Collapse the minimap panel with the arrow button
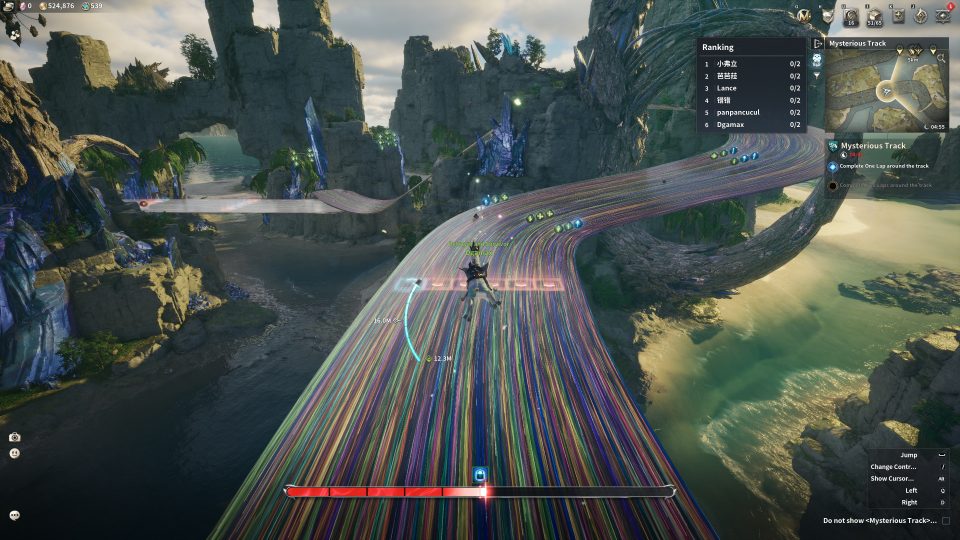 tap(818, 44)
